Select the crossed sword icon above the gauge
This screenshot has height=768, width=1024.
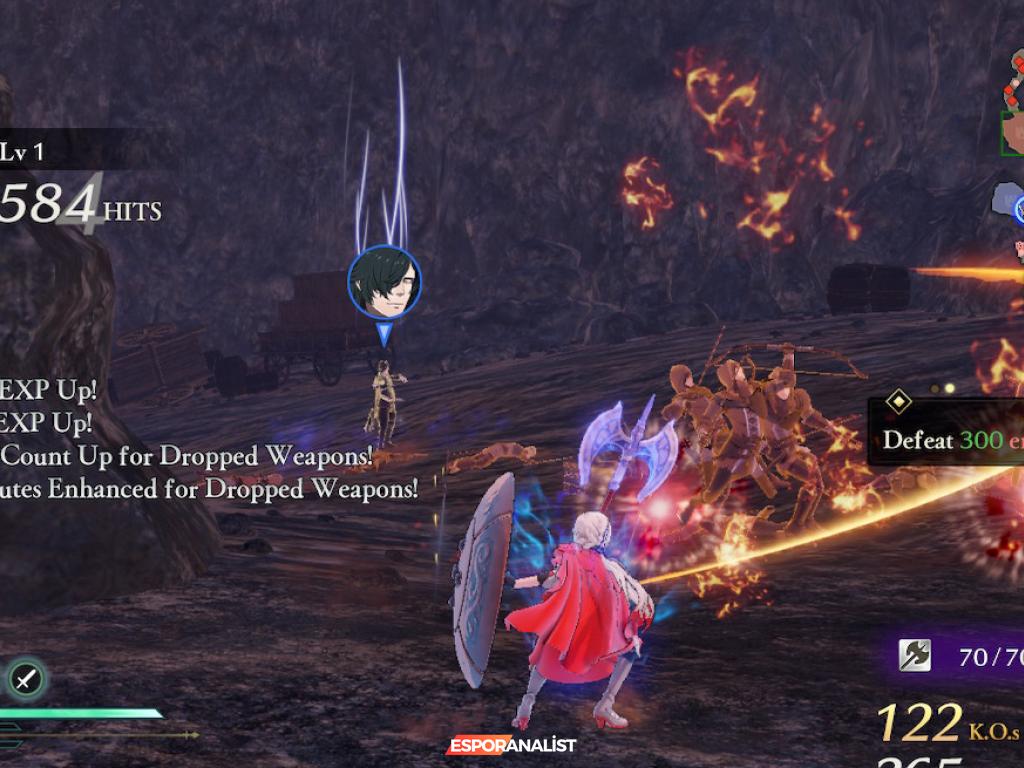[25, 680]
